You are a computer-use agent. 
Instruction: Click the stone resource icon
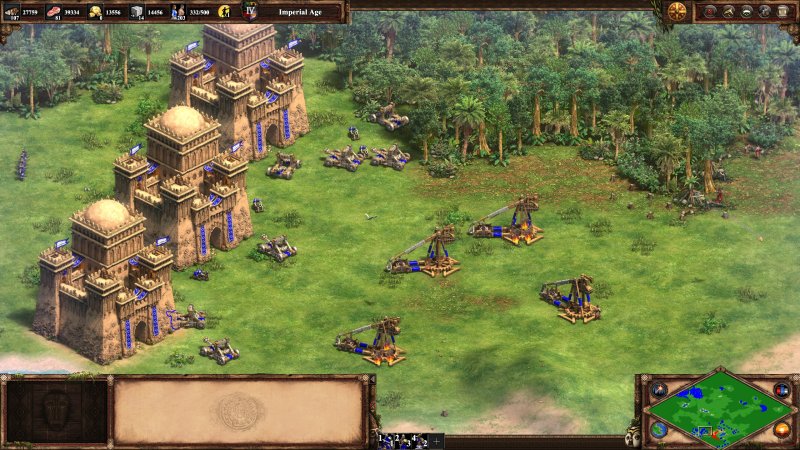click(x=138, y=11)
